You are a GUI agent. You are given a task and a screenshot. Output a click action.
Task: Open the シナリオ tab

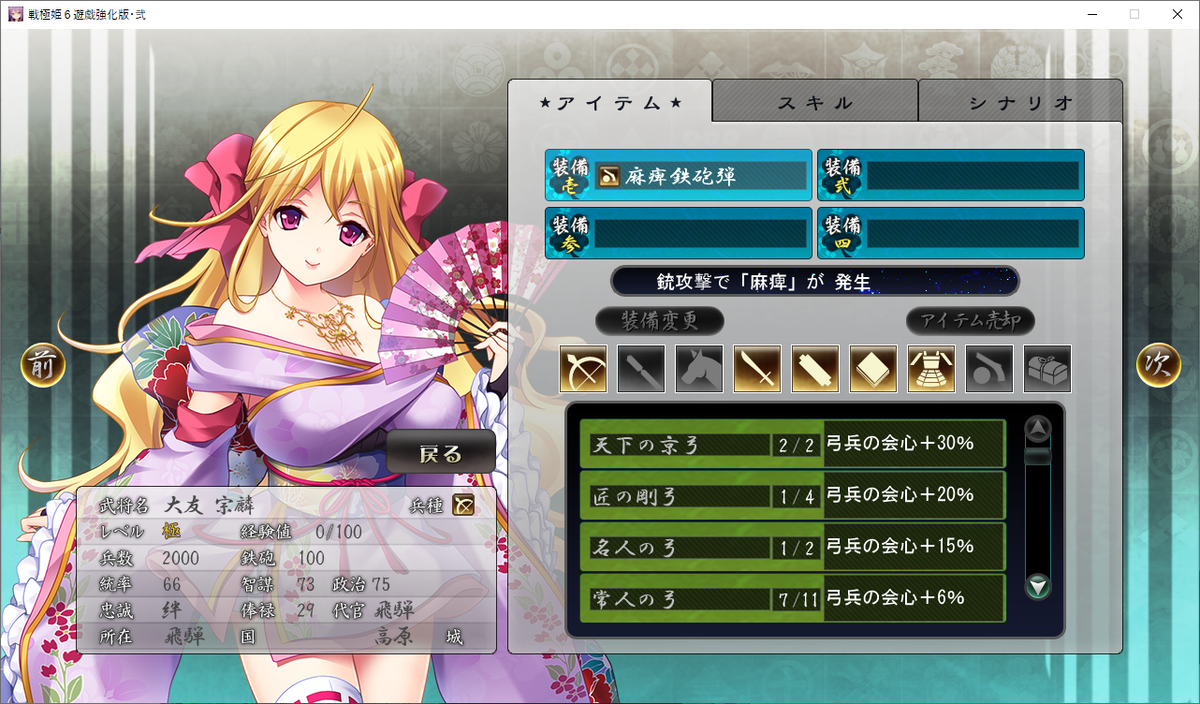tap(1020, 102)
